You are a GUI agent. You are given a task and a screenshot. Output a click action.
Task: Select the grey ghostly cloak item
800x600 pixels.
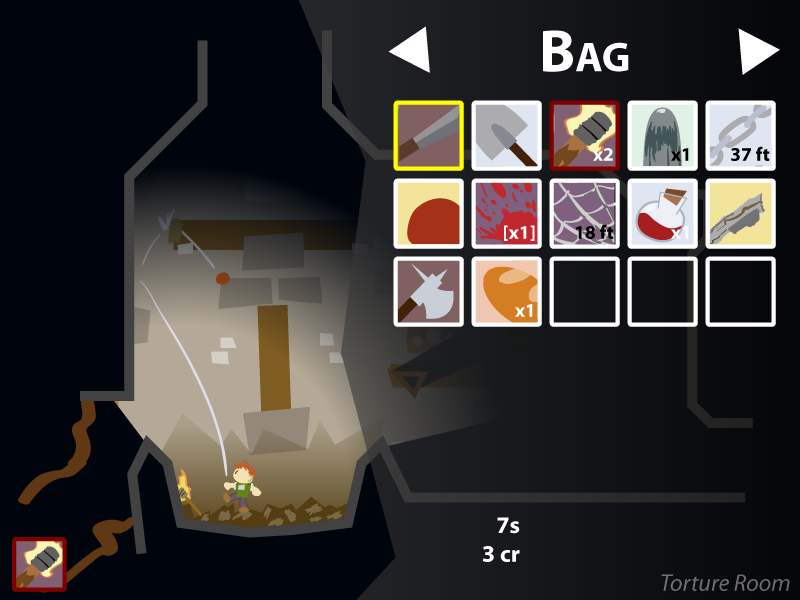pos(662,135)
